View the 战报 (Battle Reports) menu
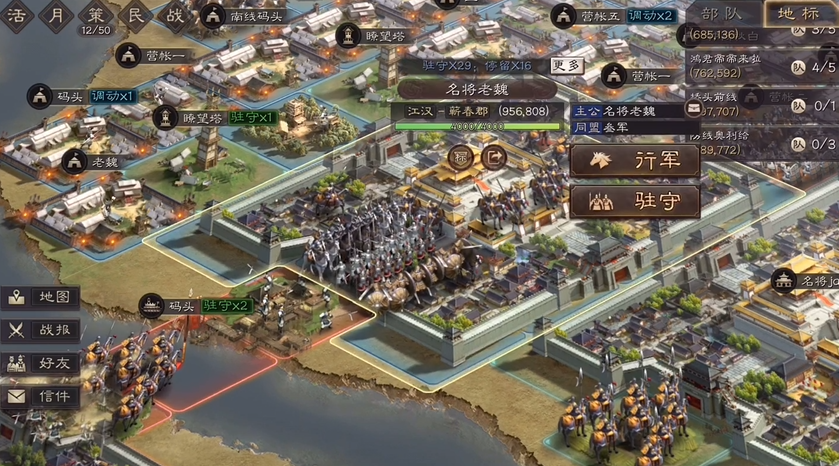Screen dimensions: 839x466 point(40,329)
